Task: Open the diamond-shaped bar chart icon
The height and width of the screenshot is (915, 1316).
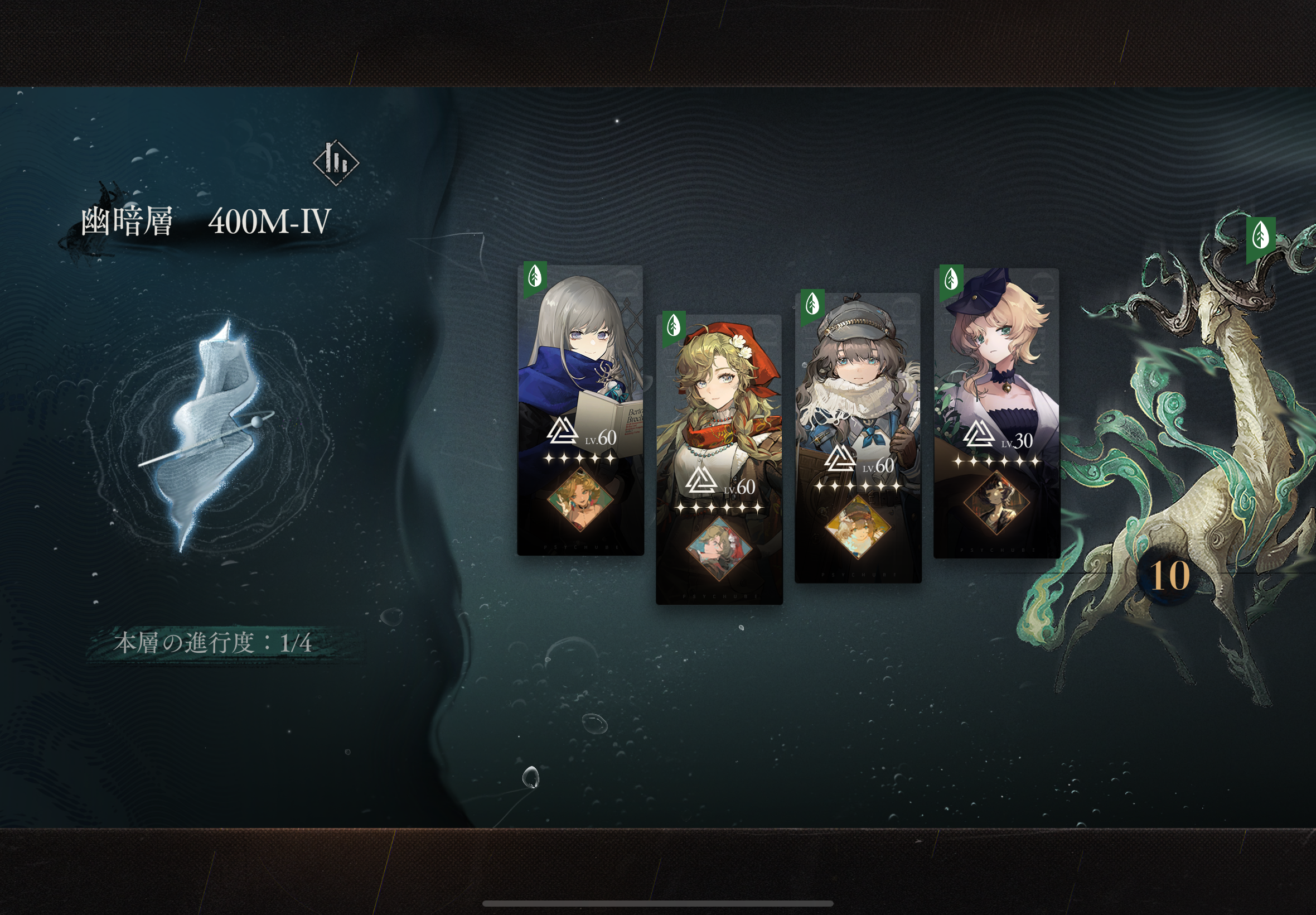Action: [336, 163]
